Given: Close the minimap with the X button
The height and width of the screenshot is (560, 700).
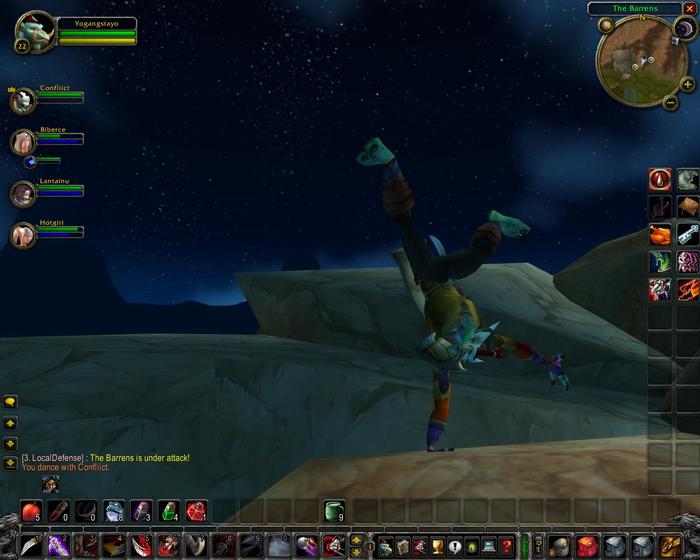Looking at the screenshot, I should tap(688, 8).
